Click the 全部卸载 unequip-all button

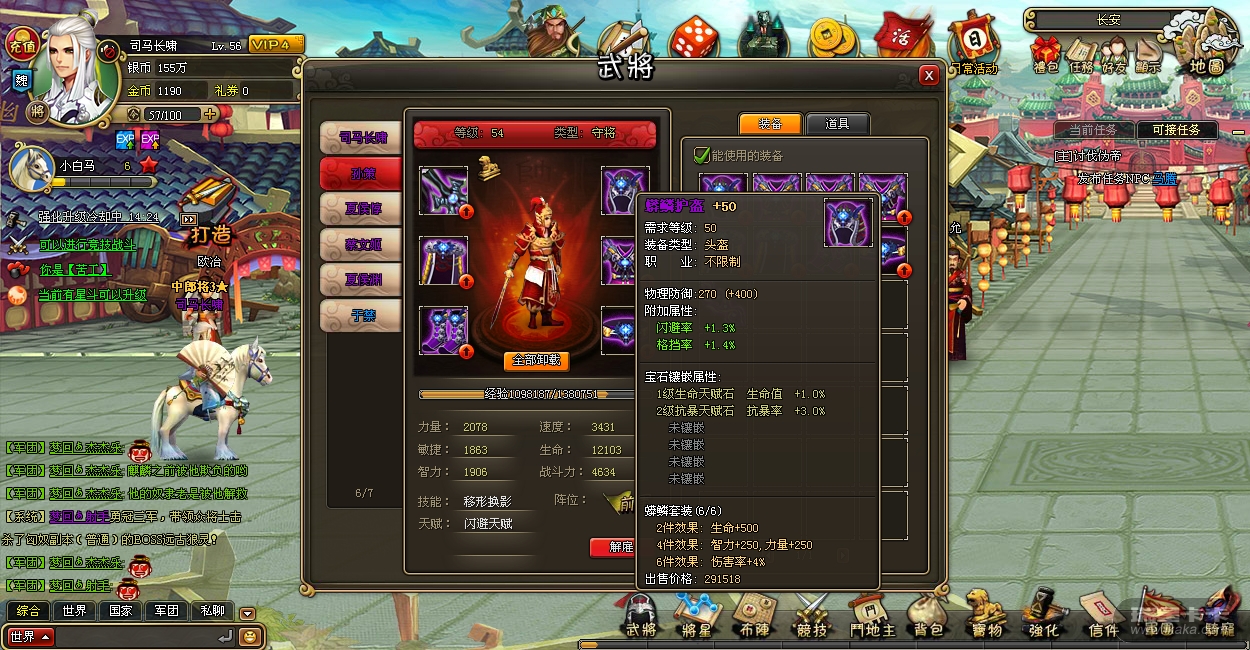[537, 360]
